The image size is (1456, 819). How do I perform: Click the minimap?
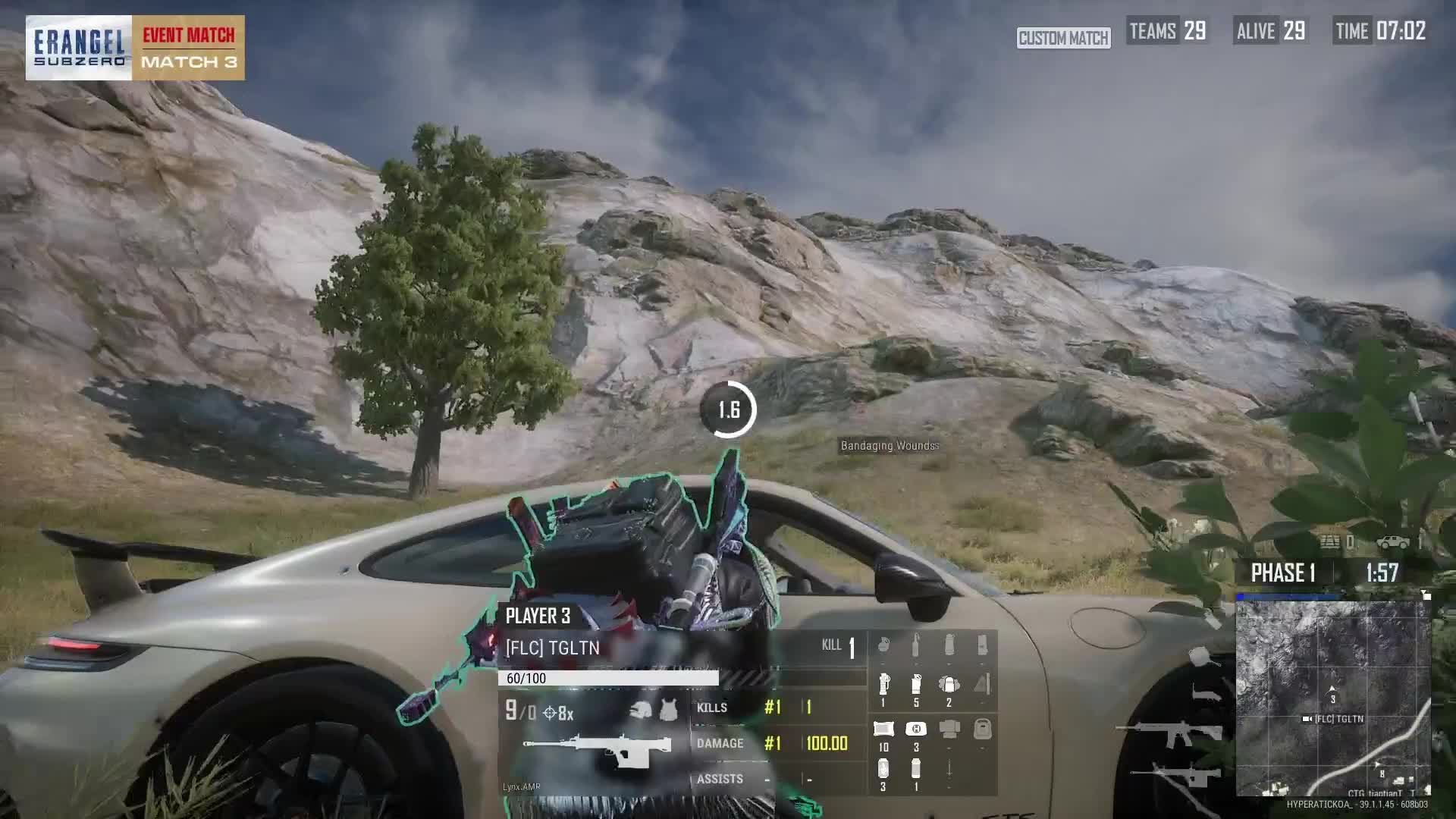tap(1332, 698)
